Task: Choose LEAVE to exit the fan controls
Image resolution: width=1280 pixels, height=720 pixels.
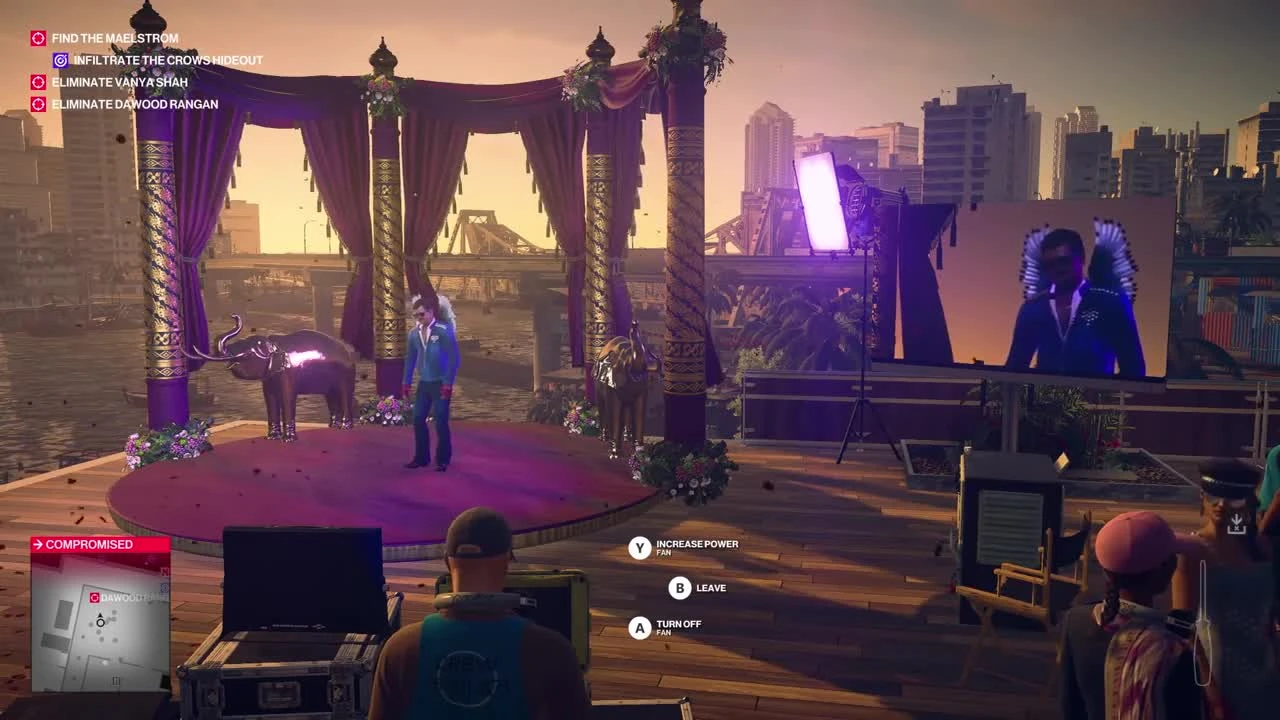Action: pyautogui.click(x=709, y=588)
